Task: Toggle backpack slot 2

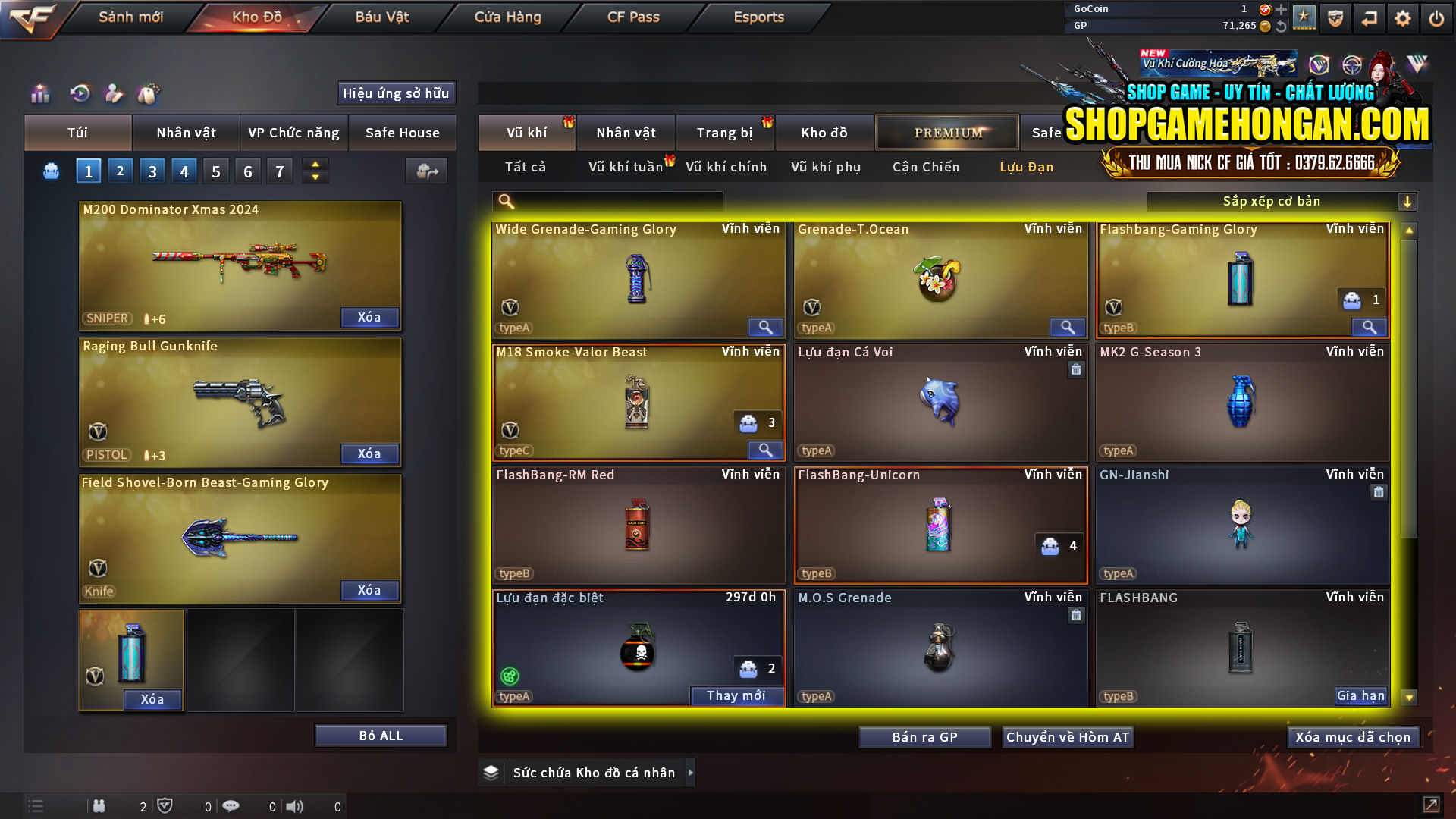Action: 120,171
